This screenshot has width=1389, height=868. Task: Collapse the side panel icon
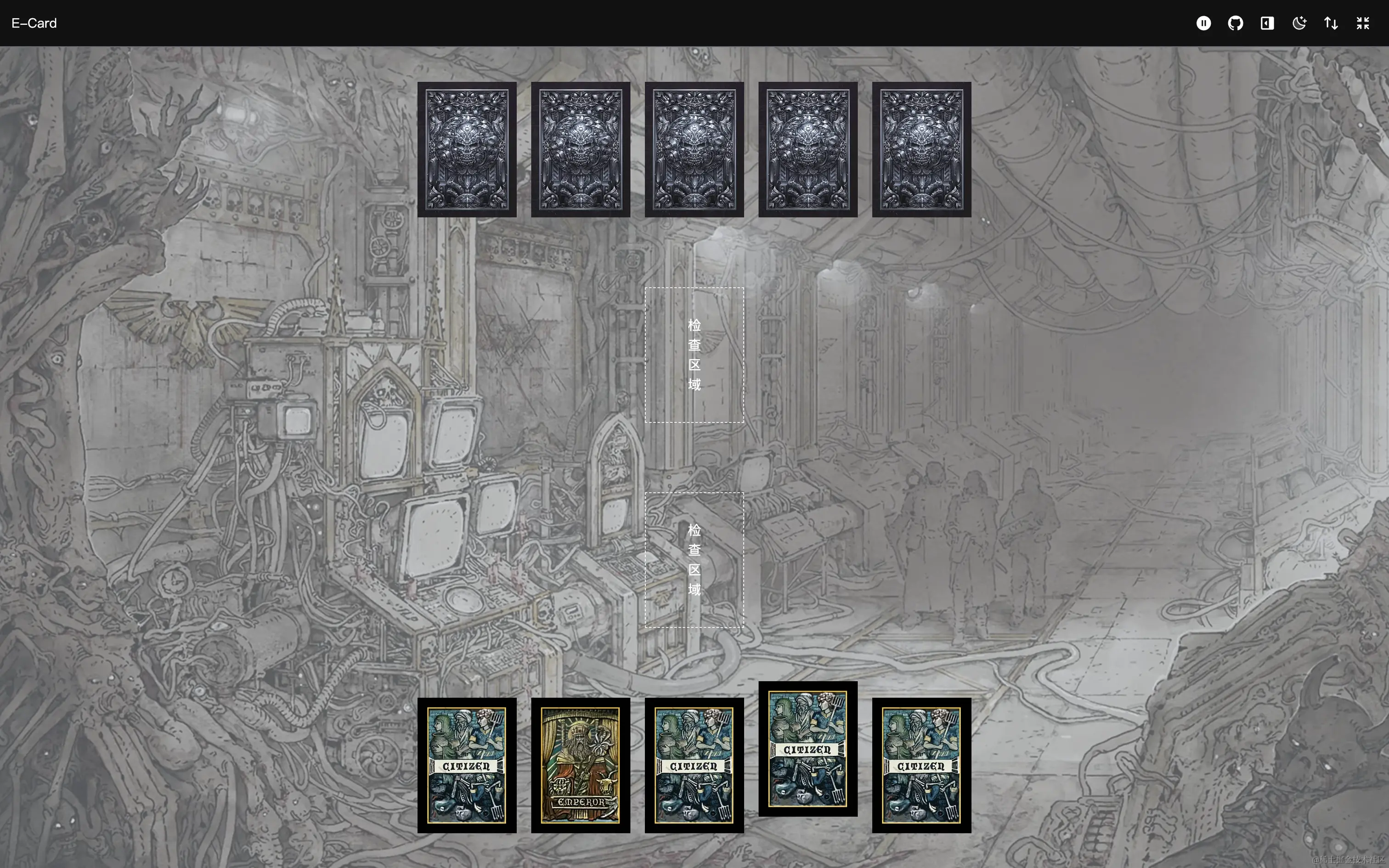pyautogui.click(x=1267, y=23)
